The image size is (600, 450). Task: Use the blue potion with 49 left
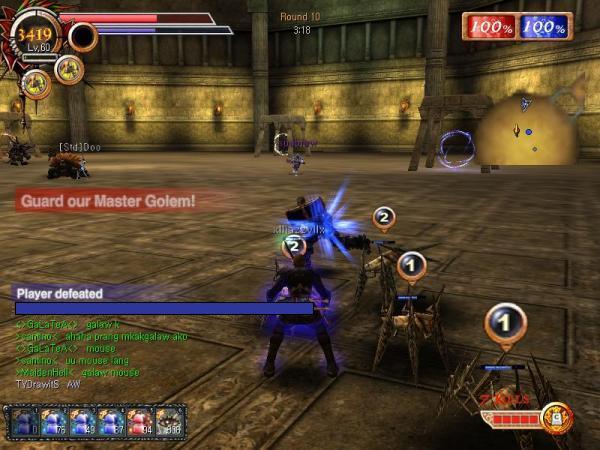(82, 422)
